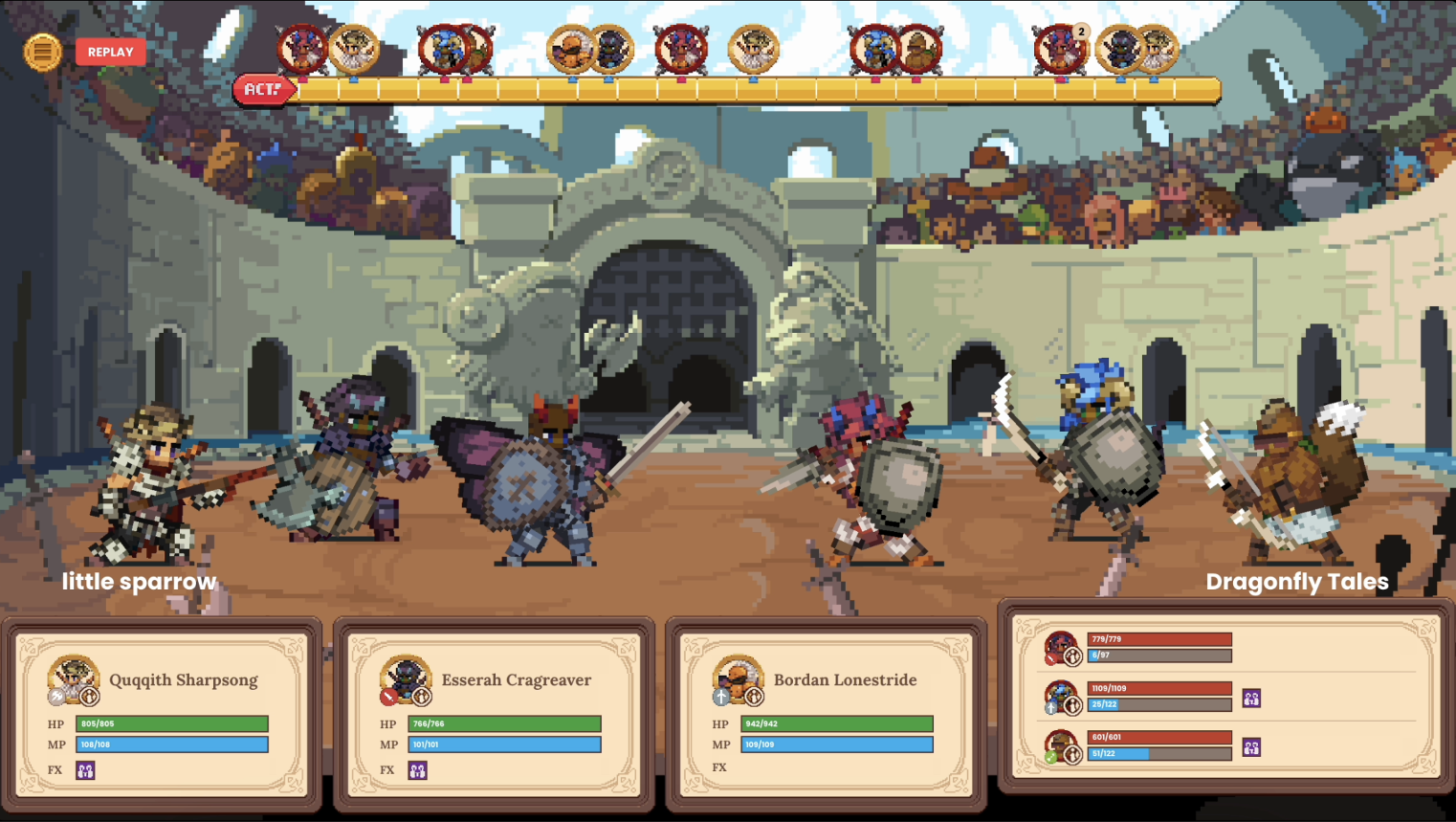
Task: Click the little sparrow team label
Action: coord(139,580)
